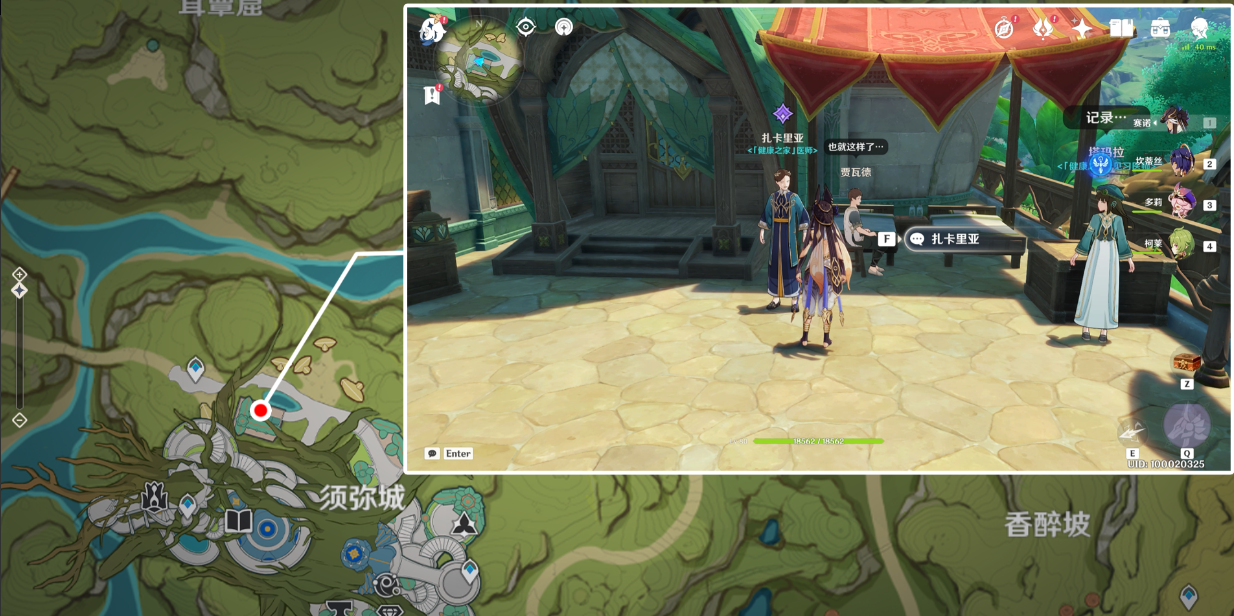Toggle the elemental sight eye icon

coord(526,27)
